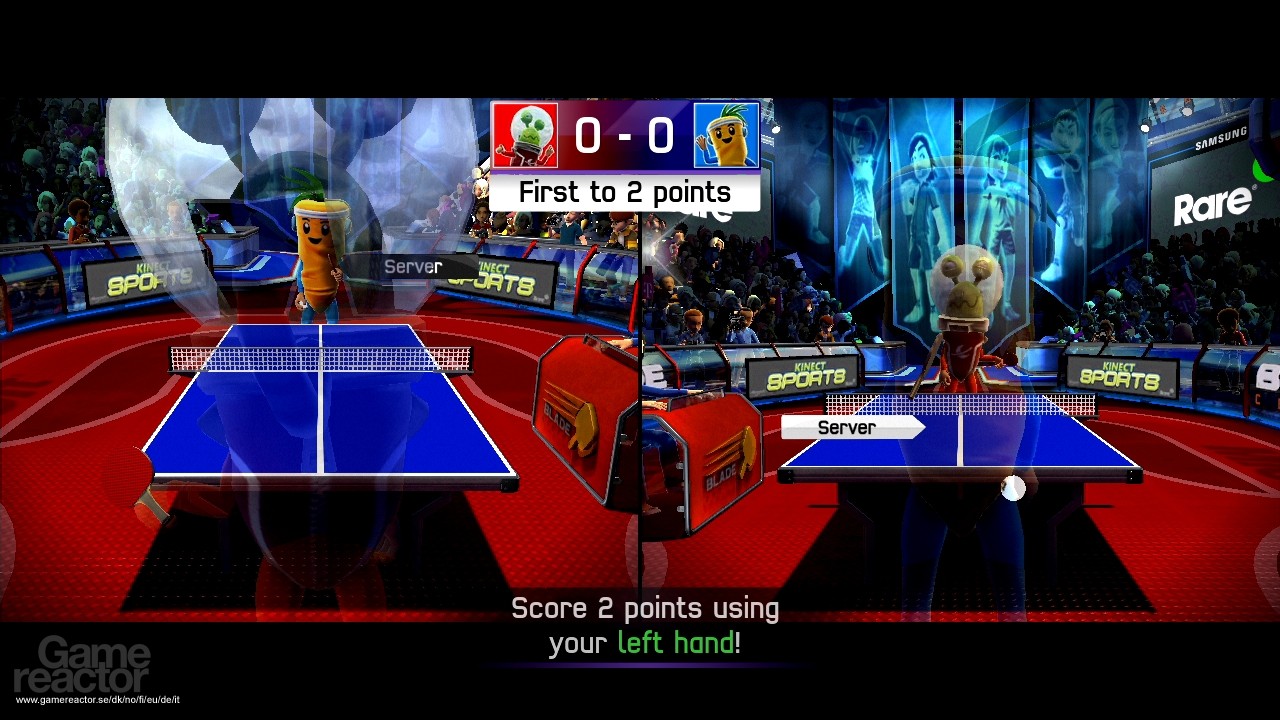Expand the 'First to 2 points' banner
This screenshot has height=720, width=1280.
click(x=626, y=191)
